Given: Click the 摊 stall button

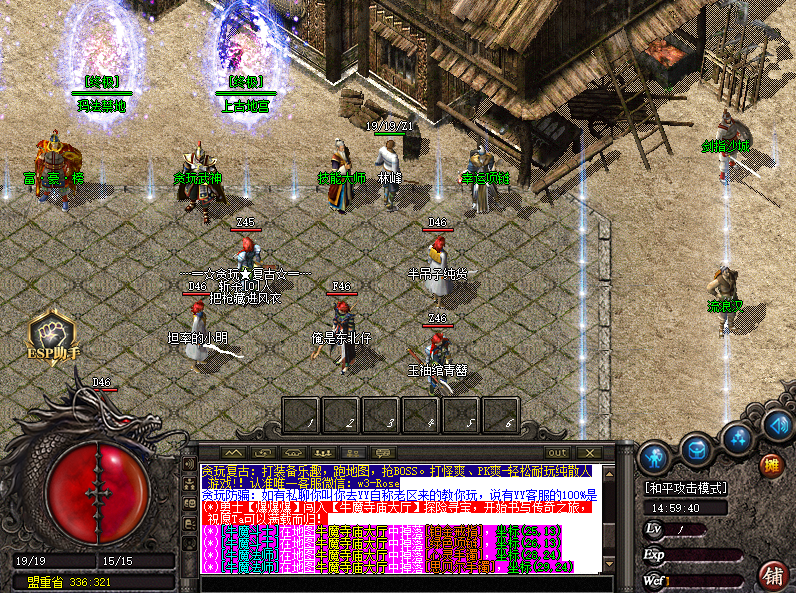Looking at the screenshot, I should point(770,464).
